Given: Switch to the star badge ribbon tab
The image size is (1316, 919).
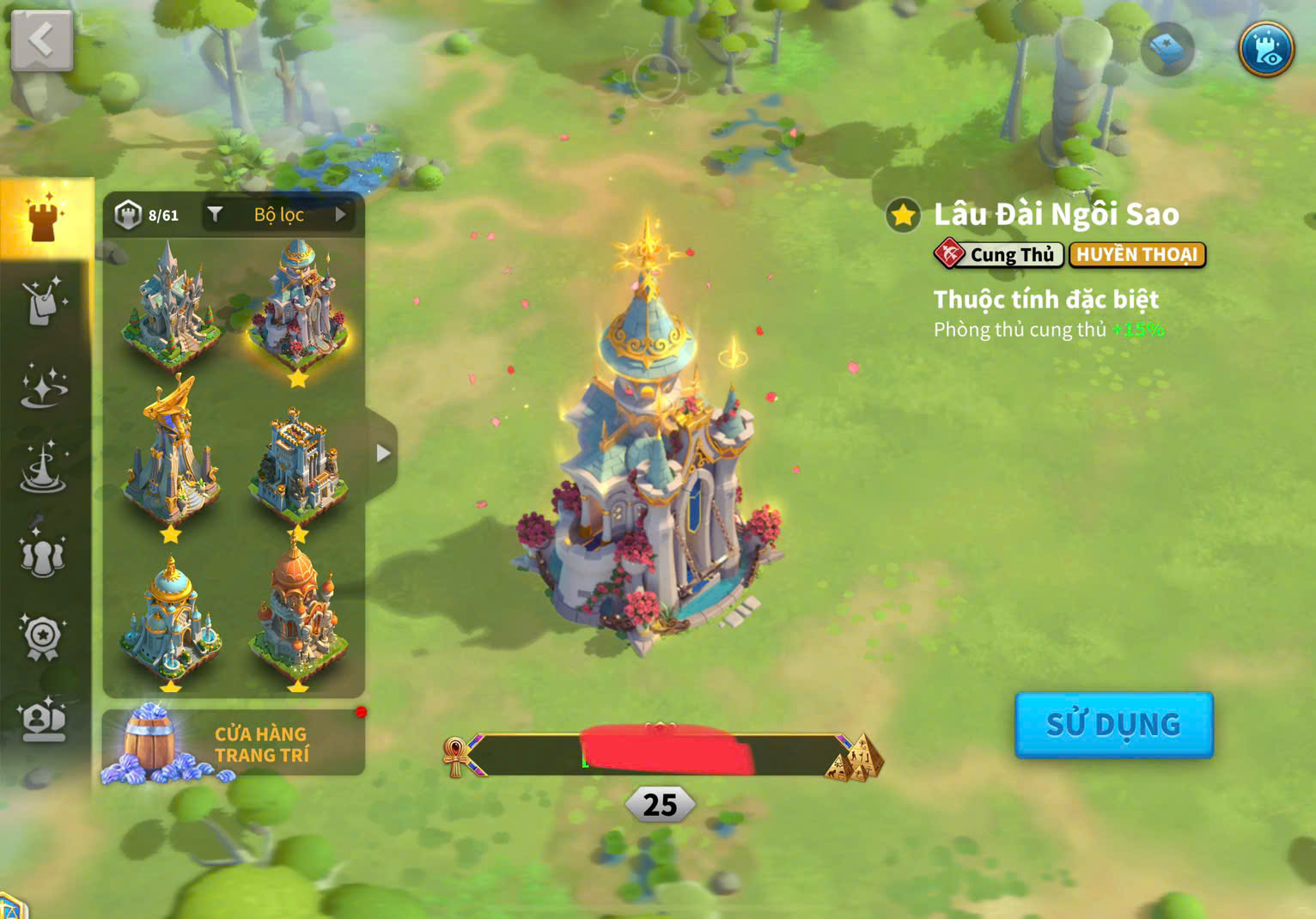Looking at the screenshot, I should (43, 637).
